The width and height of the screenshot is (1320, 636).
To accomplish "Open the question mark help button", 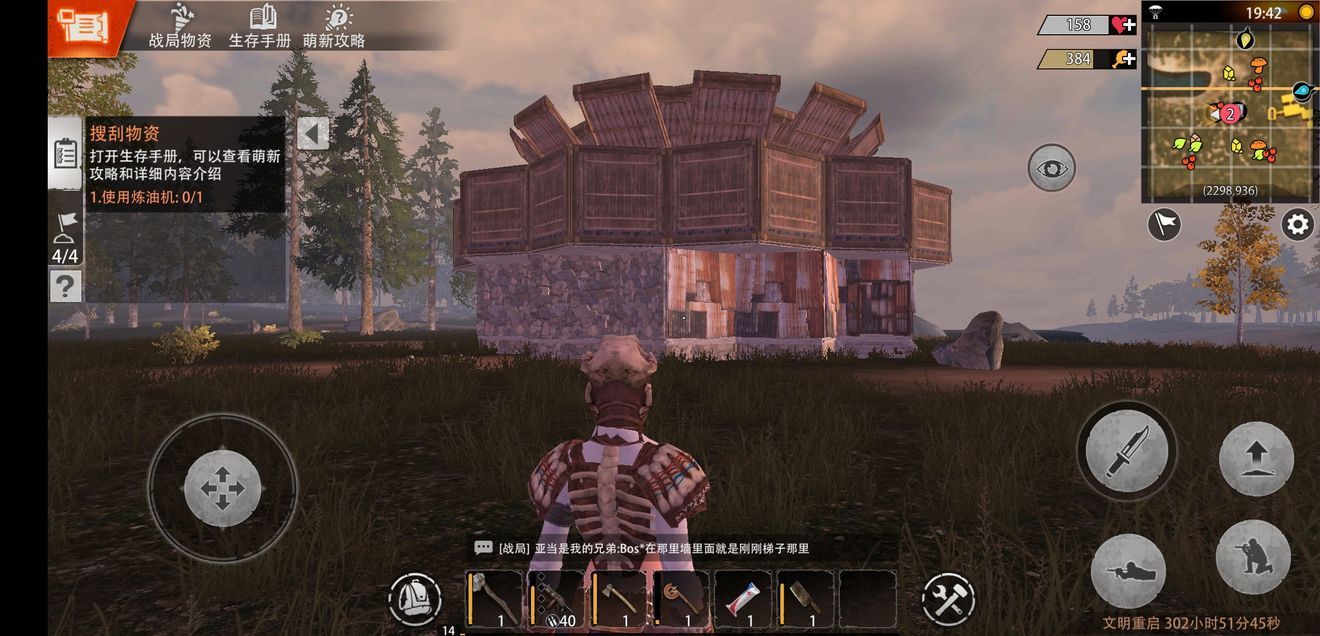I will point(65,287).
